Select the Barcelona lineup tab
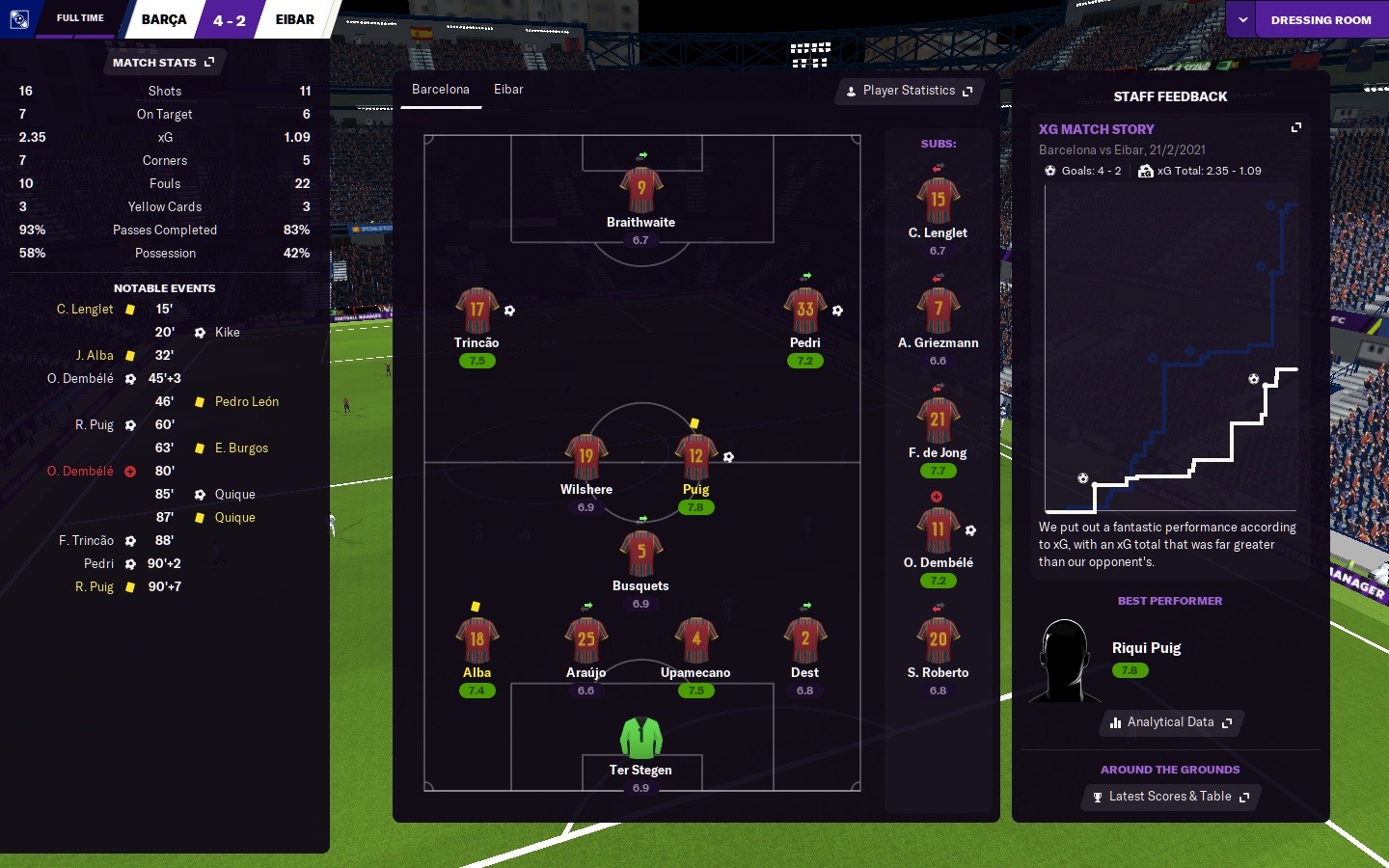The image size is (1389, 868). pyautogui.click(x=441, y=90)
